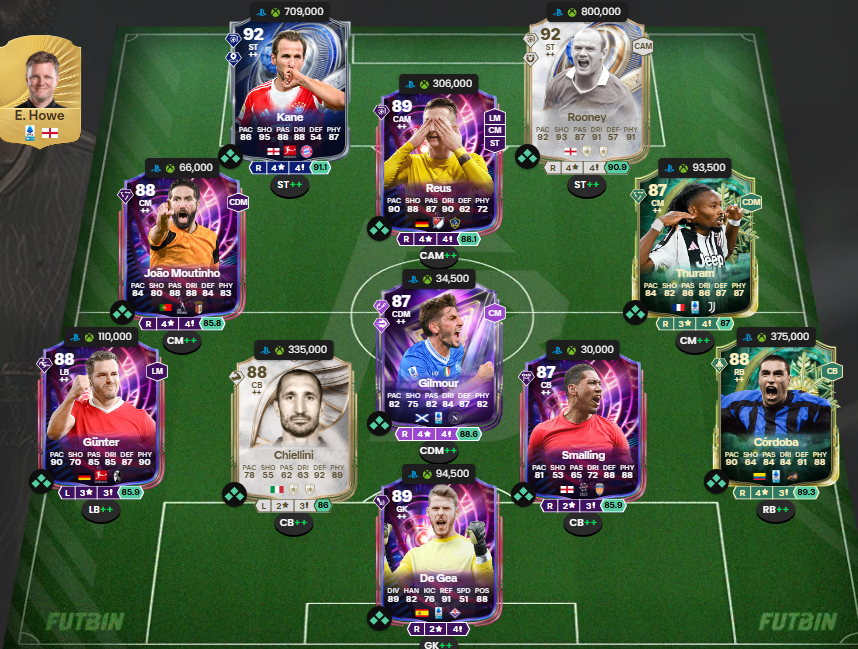Open the Gilmour CDM card

437,355
